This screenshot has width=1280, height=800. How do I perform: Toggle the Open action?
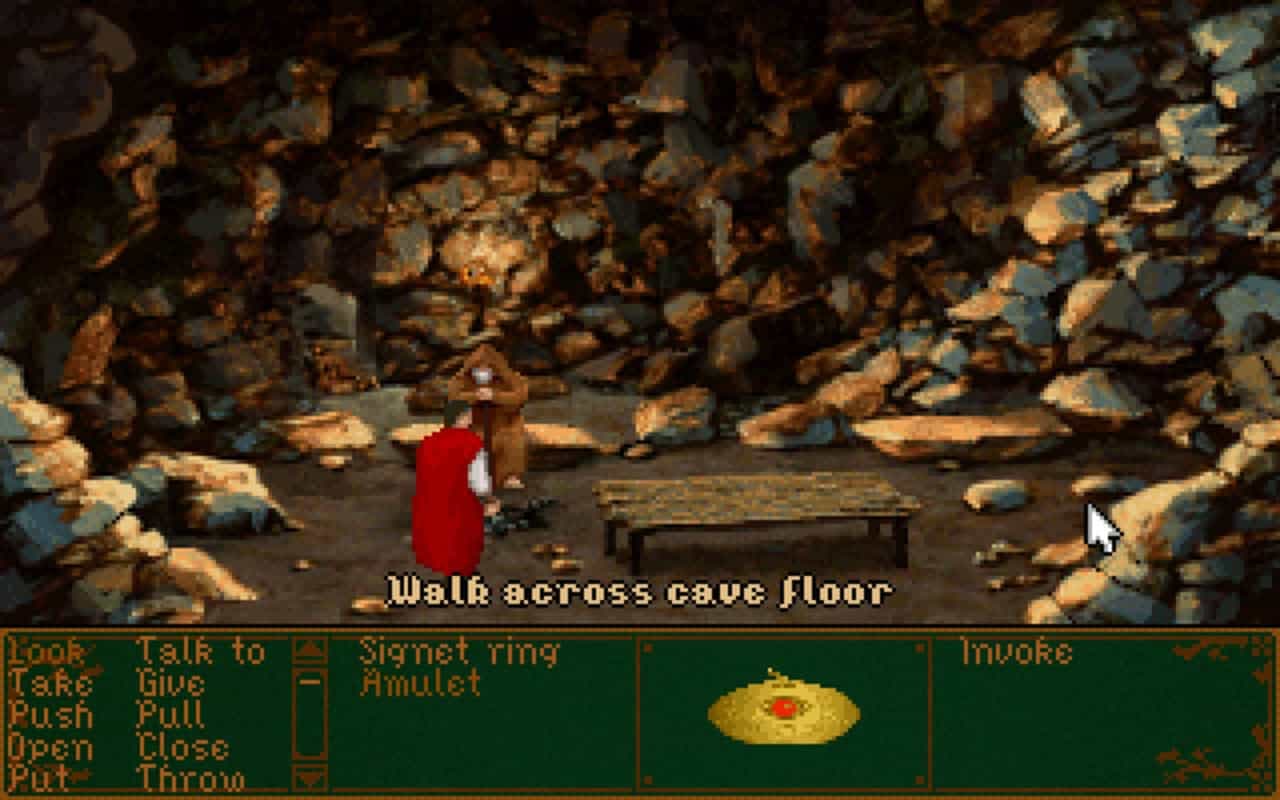tap(48, 747)
